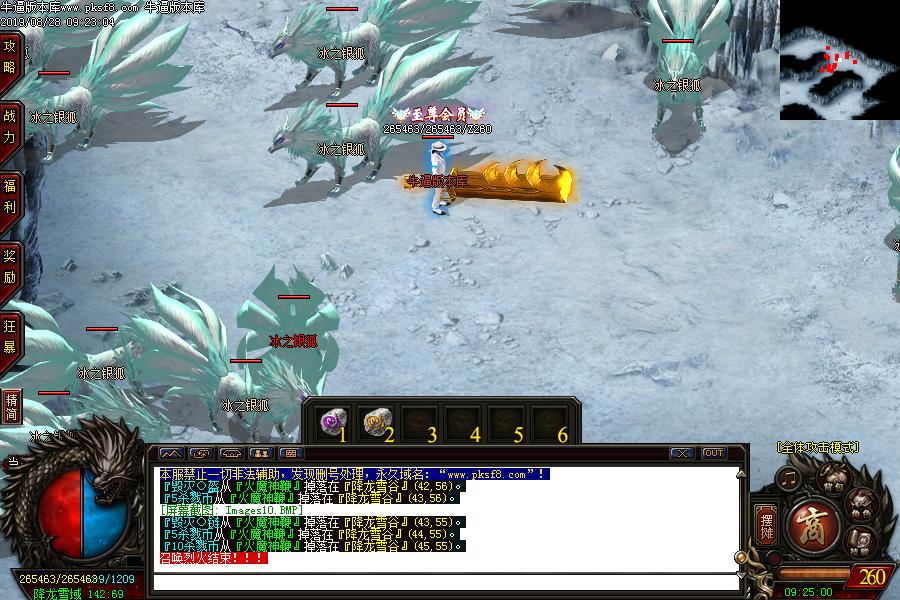Use the orange scroll in hotbar slot 2
900x600 pixels.
point(375,422)
